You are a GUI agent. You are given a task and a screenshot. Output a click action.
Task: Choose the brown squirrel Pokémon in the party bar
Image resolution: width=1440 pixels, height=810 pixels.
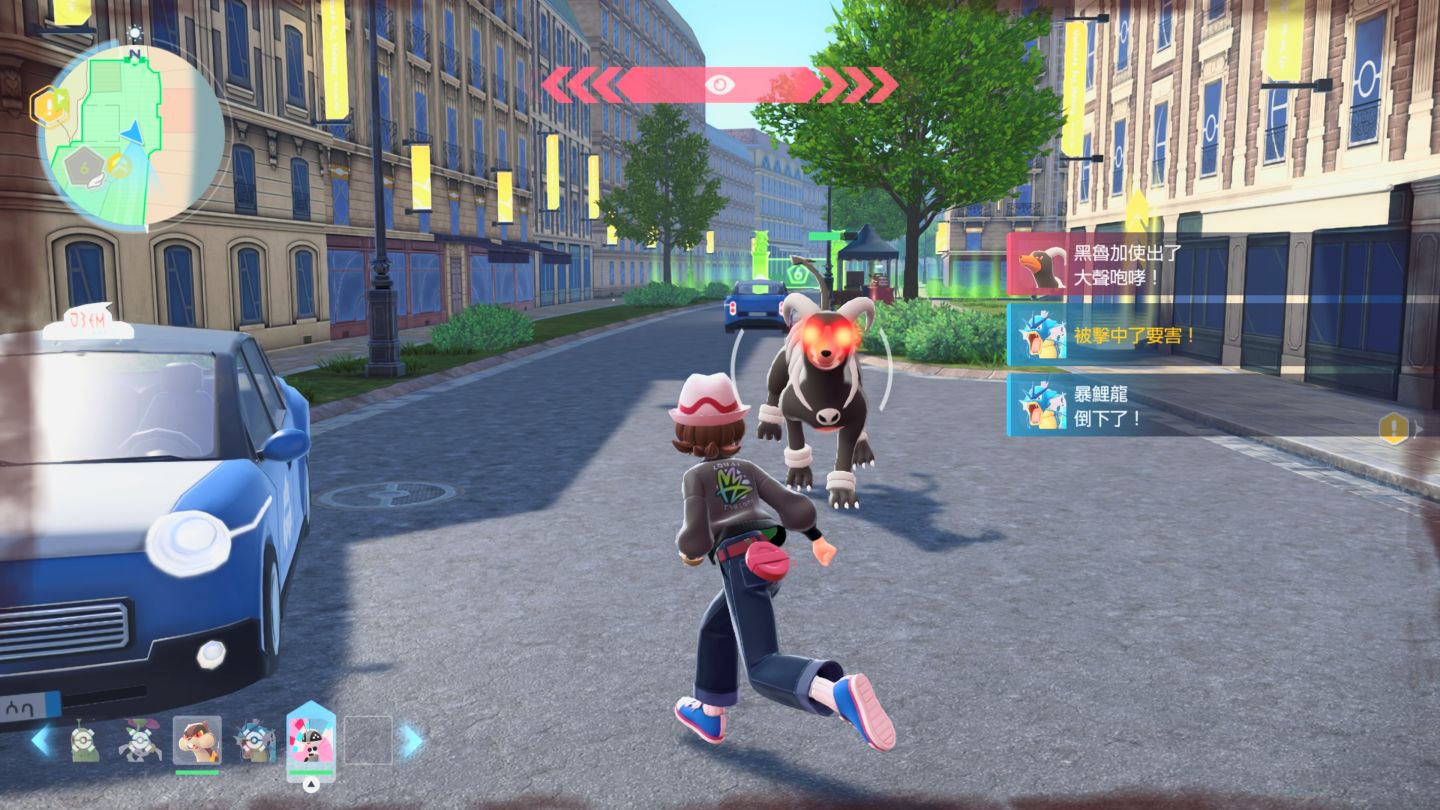click(196, 740)
